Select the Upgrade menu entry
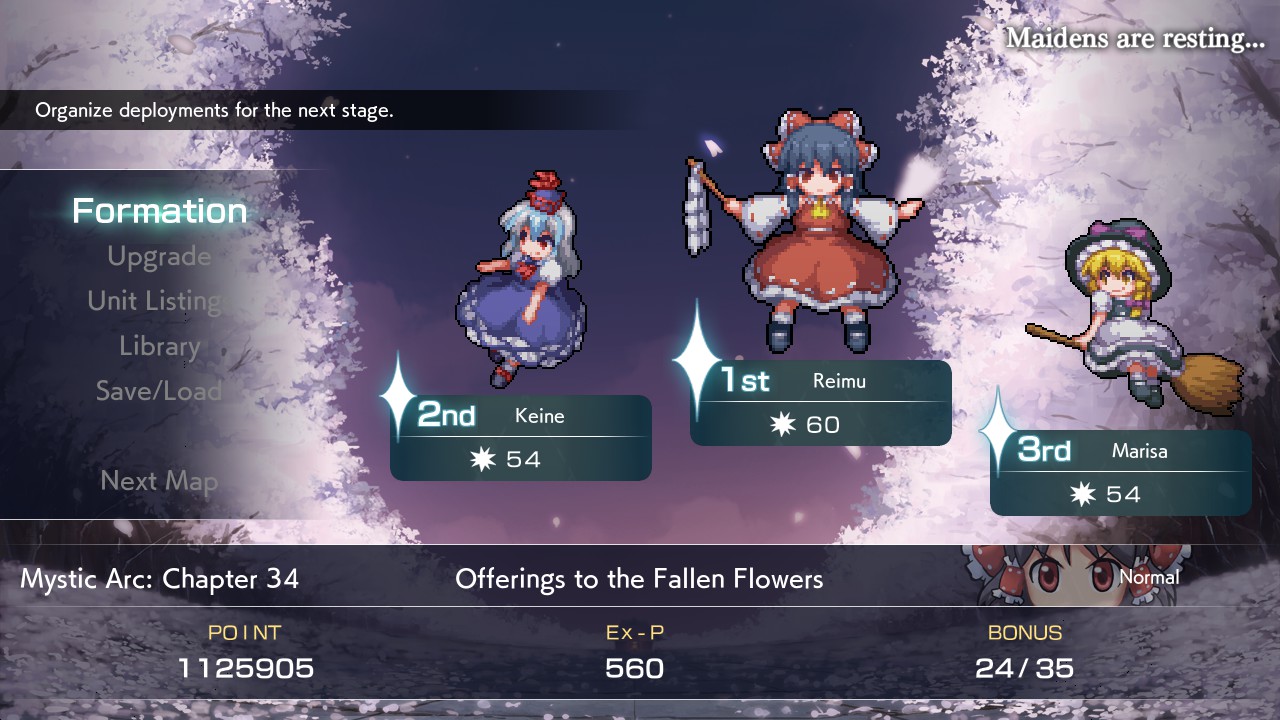Viewport: 1280px width, 720px height. coord(160,256)
